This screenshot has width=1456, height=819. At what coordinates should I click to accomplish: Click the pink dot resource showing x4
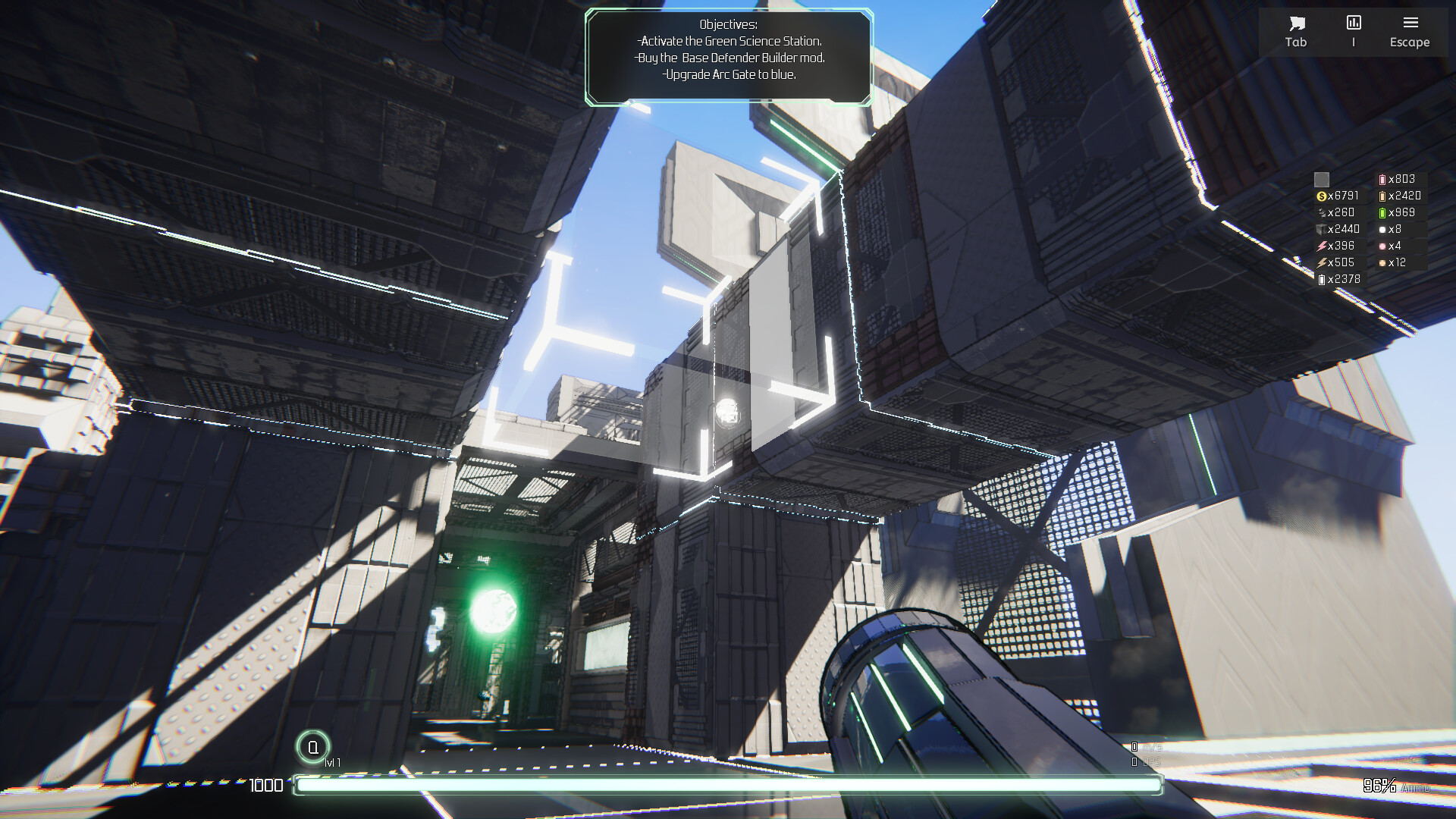(1382, 246)
